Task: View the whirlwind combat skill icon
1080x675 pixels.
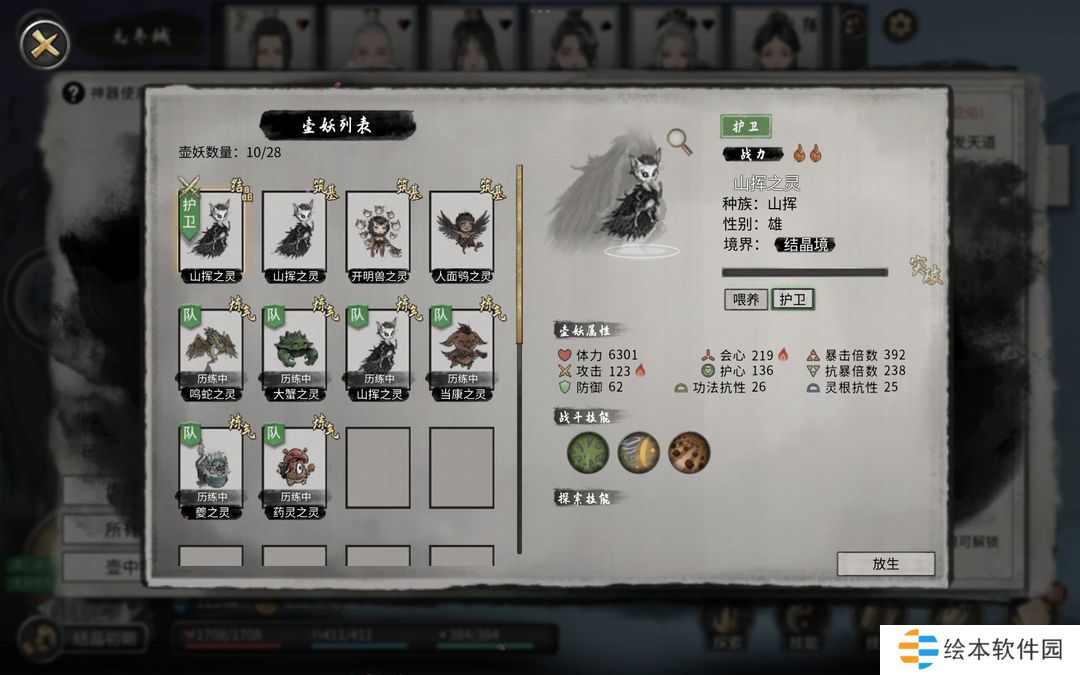Action: point(638,453)
